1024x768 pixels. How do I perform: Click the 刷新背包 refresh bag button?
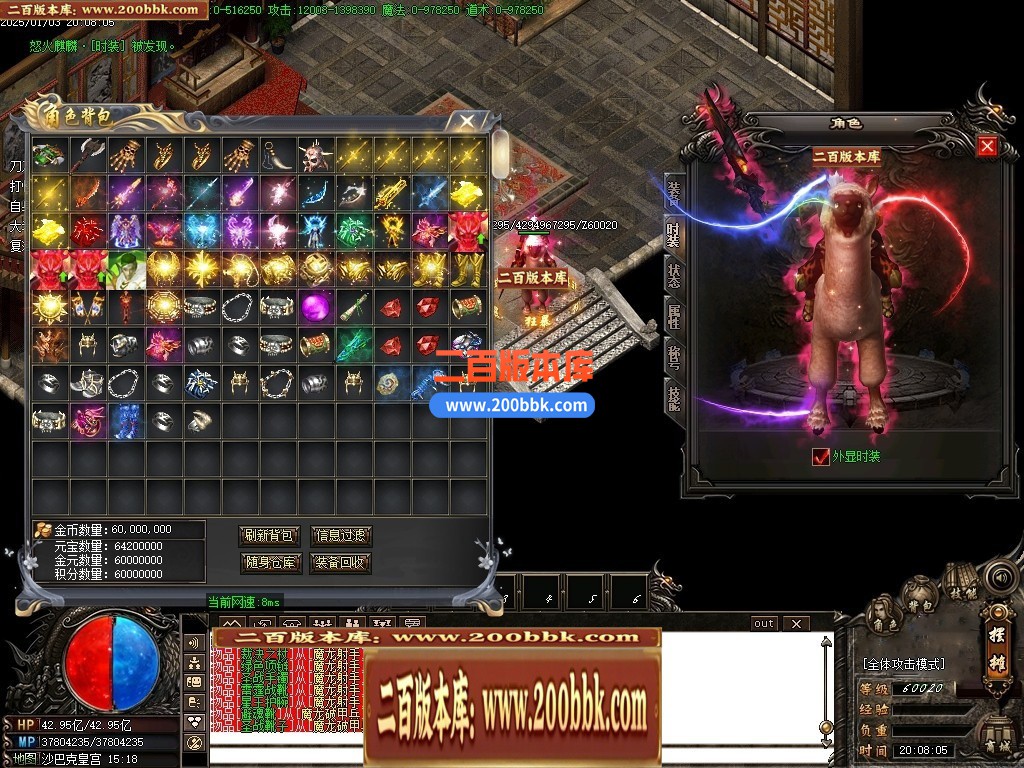click(270, 536)
